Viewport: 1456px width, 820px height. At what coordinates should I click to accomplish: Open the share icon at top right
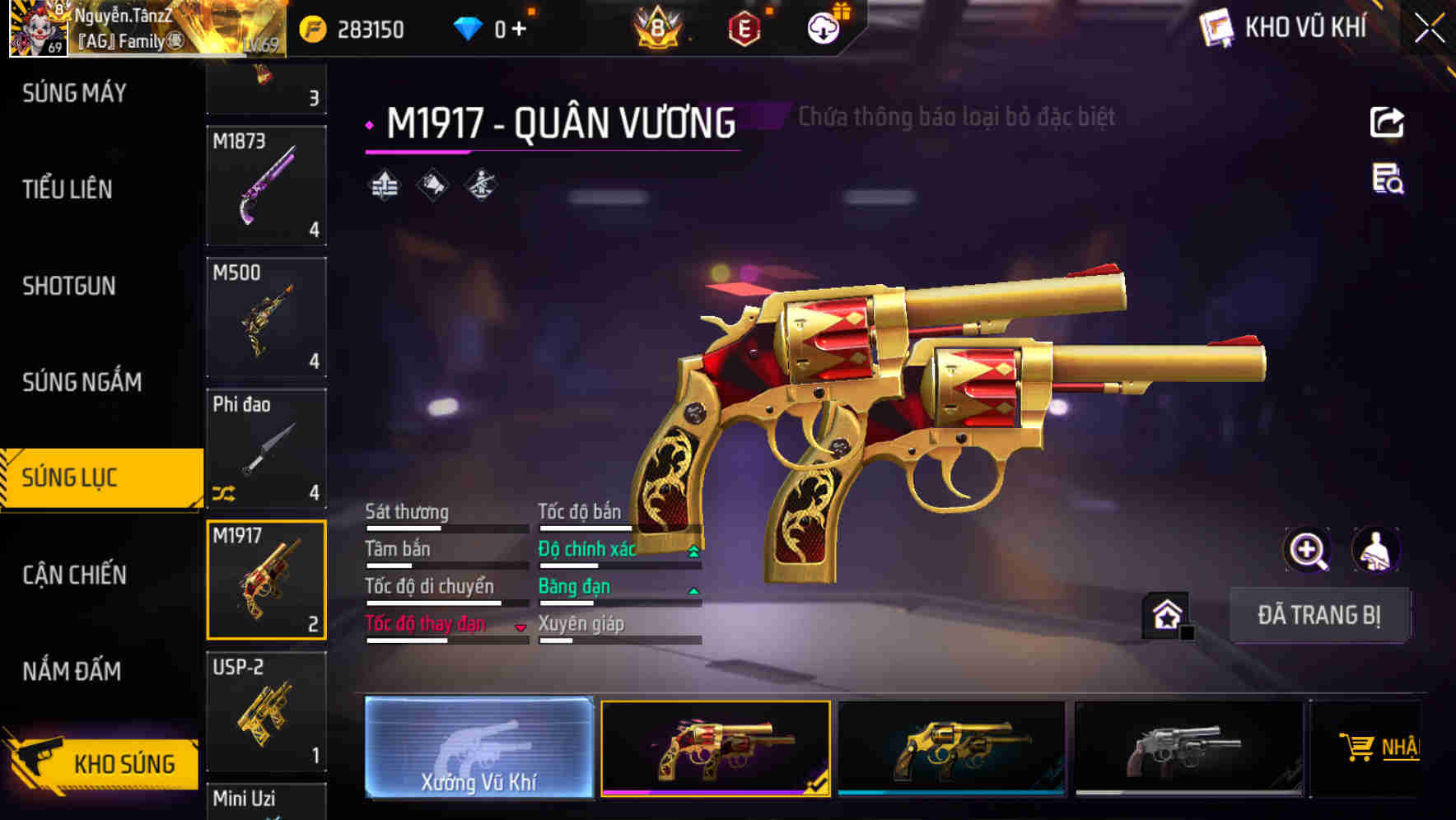[x=1387, y=122]
